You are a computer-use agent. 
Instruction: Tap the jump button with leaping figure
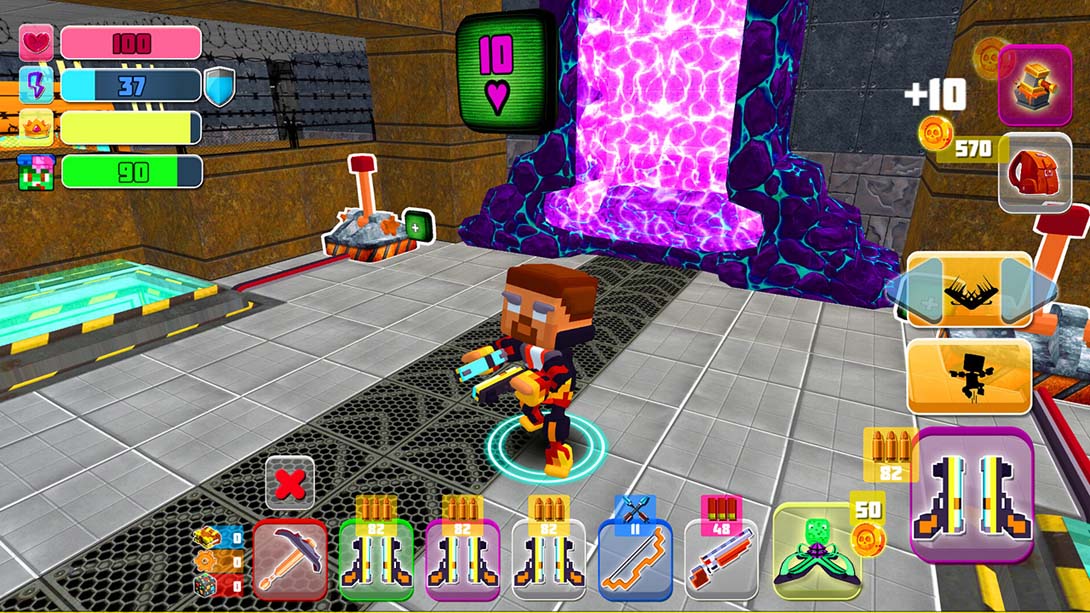pyautogui.click(x=968, y=376)
